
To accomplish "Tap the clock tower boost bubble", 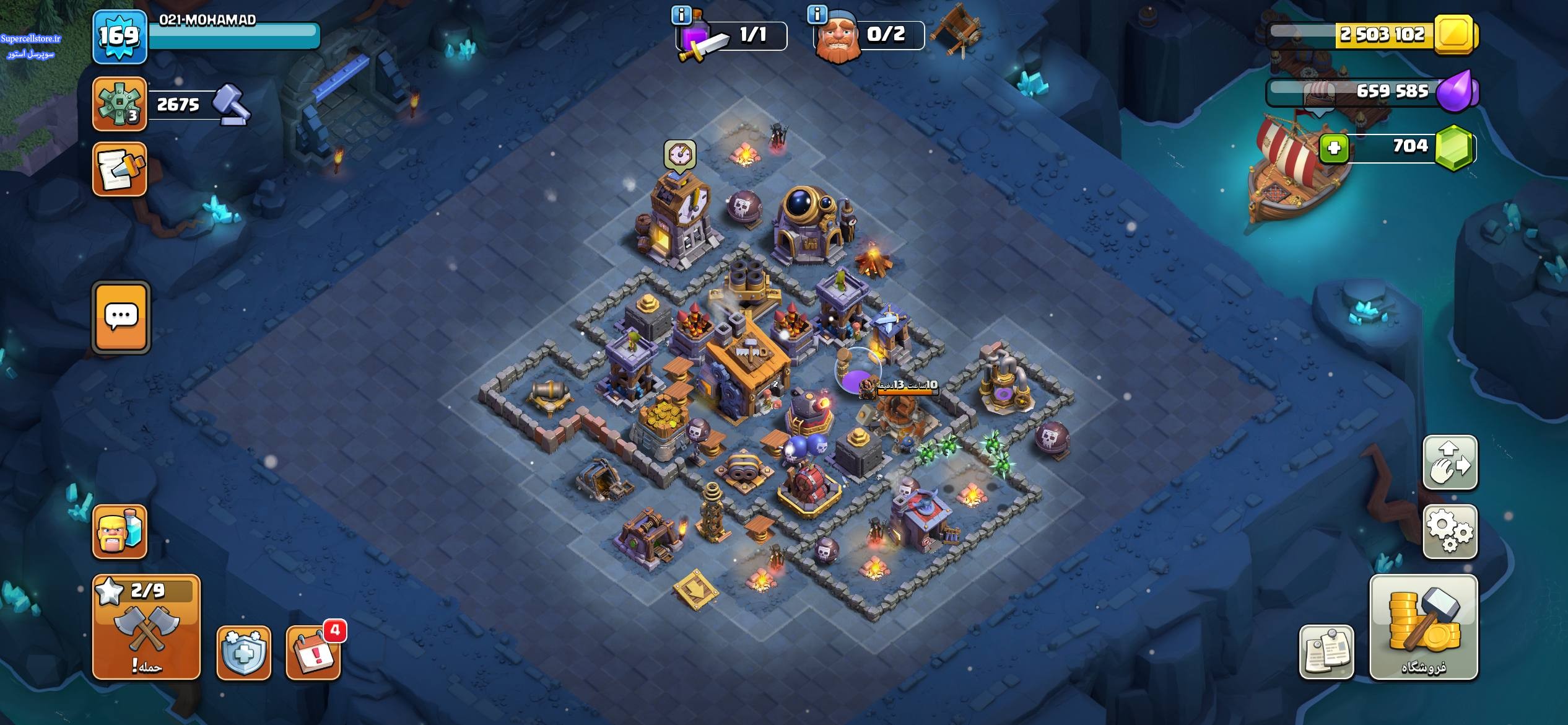I will 680,154.
